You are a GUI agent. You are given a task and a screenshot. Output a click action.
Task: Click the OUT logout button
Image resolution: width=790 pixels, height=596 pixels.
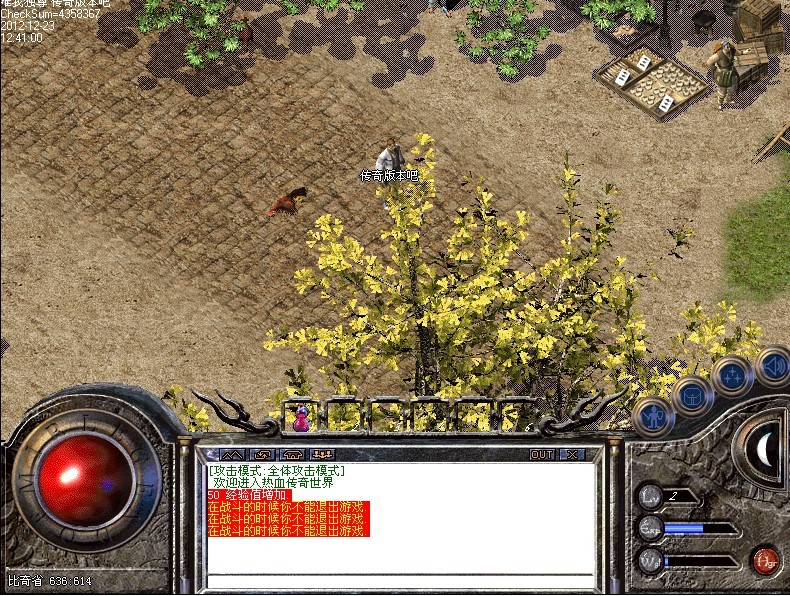[x=541, y=454]
